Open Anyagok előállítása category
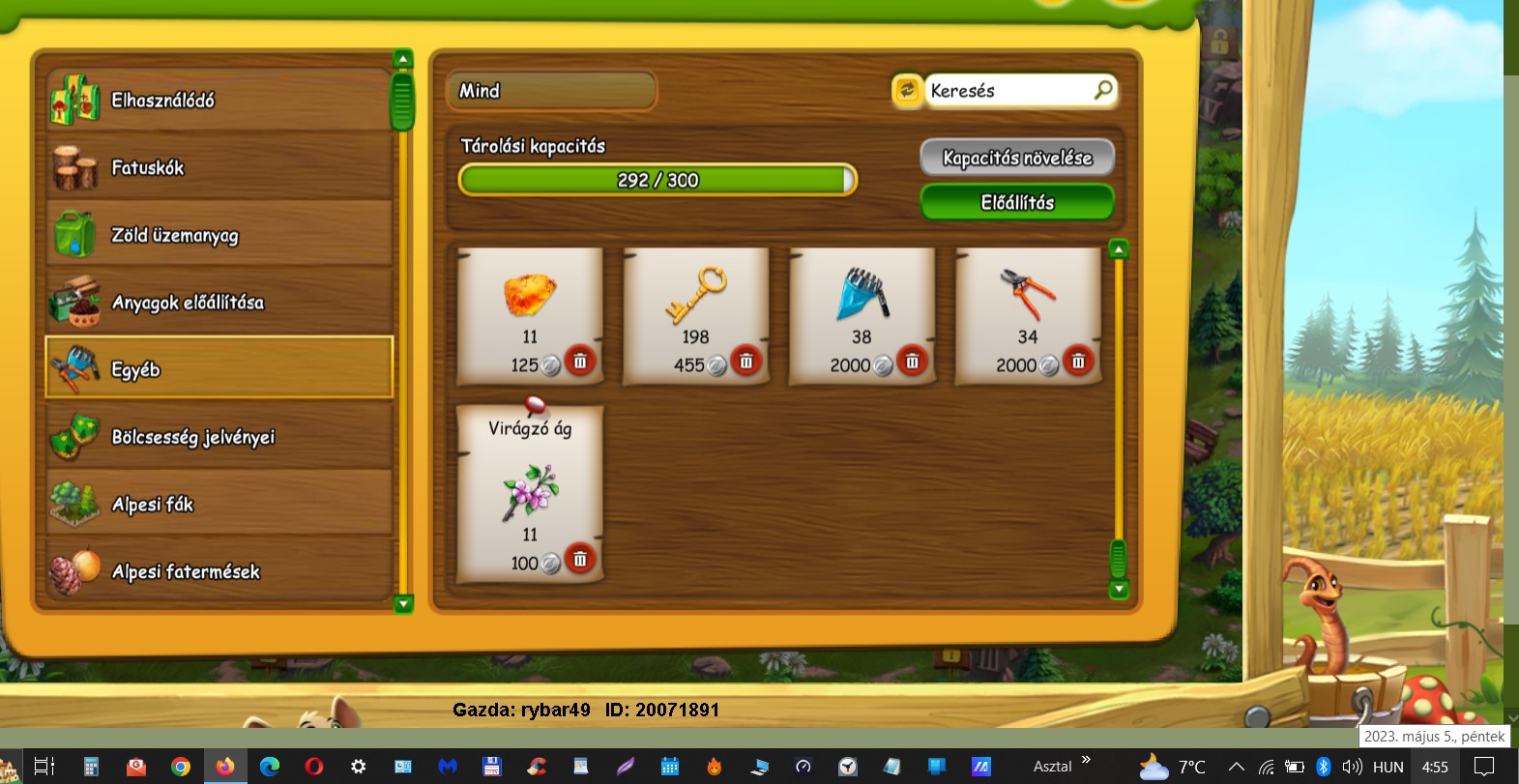 point(219,303)
